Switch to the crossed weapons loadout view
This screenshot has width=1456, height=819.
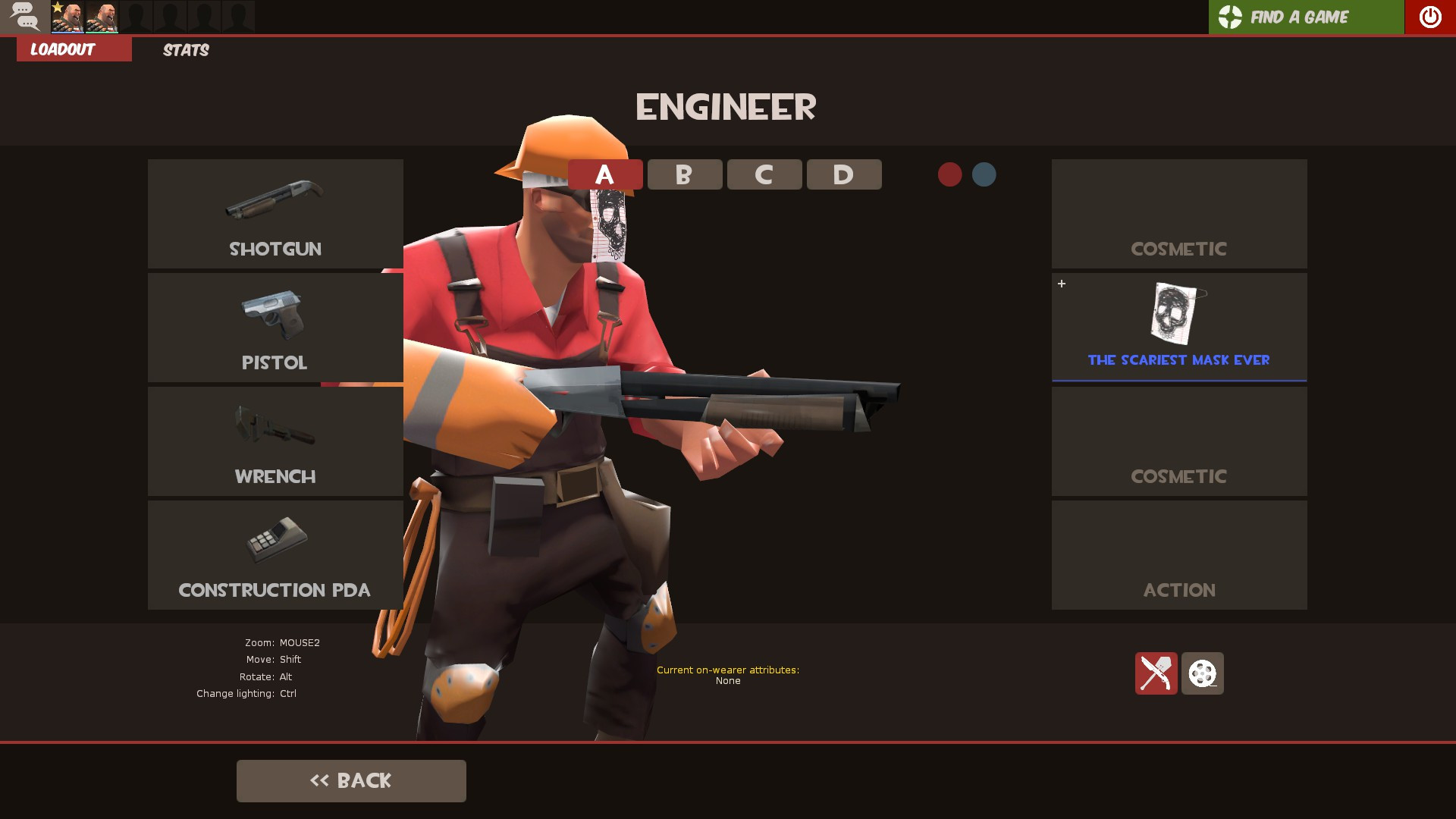pos(1156,673)
